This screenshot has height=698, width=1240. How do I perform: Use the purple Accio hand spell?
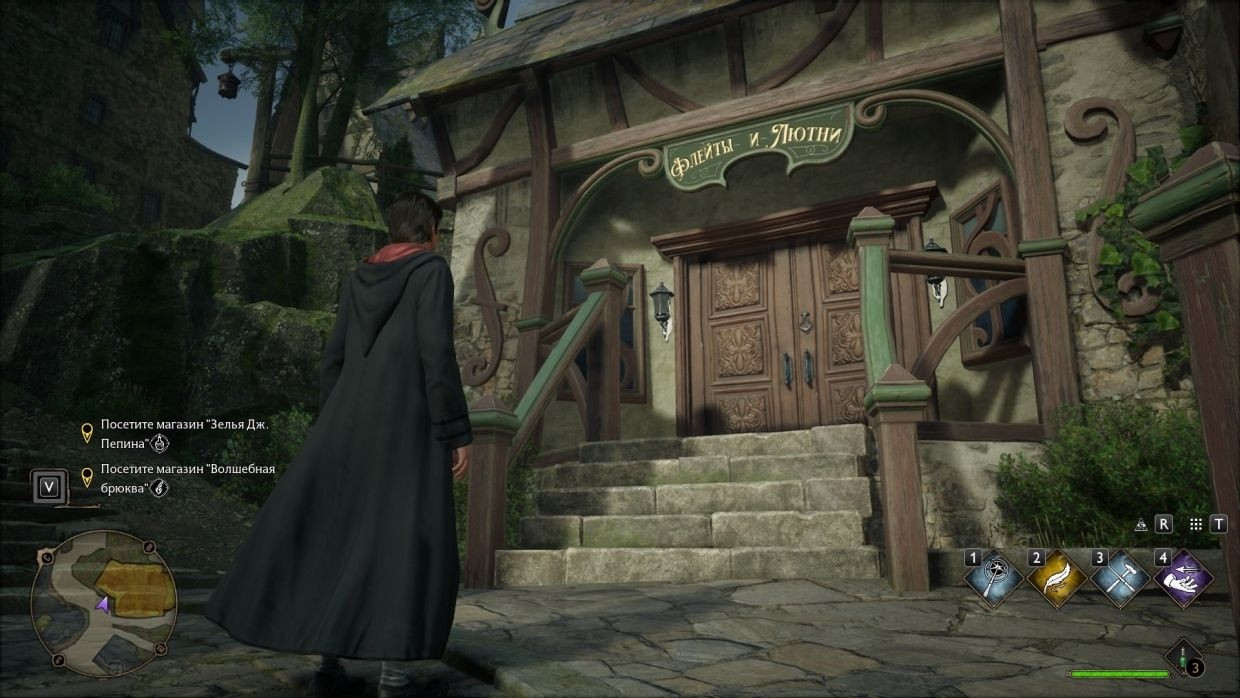(1184, 579)
